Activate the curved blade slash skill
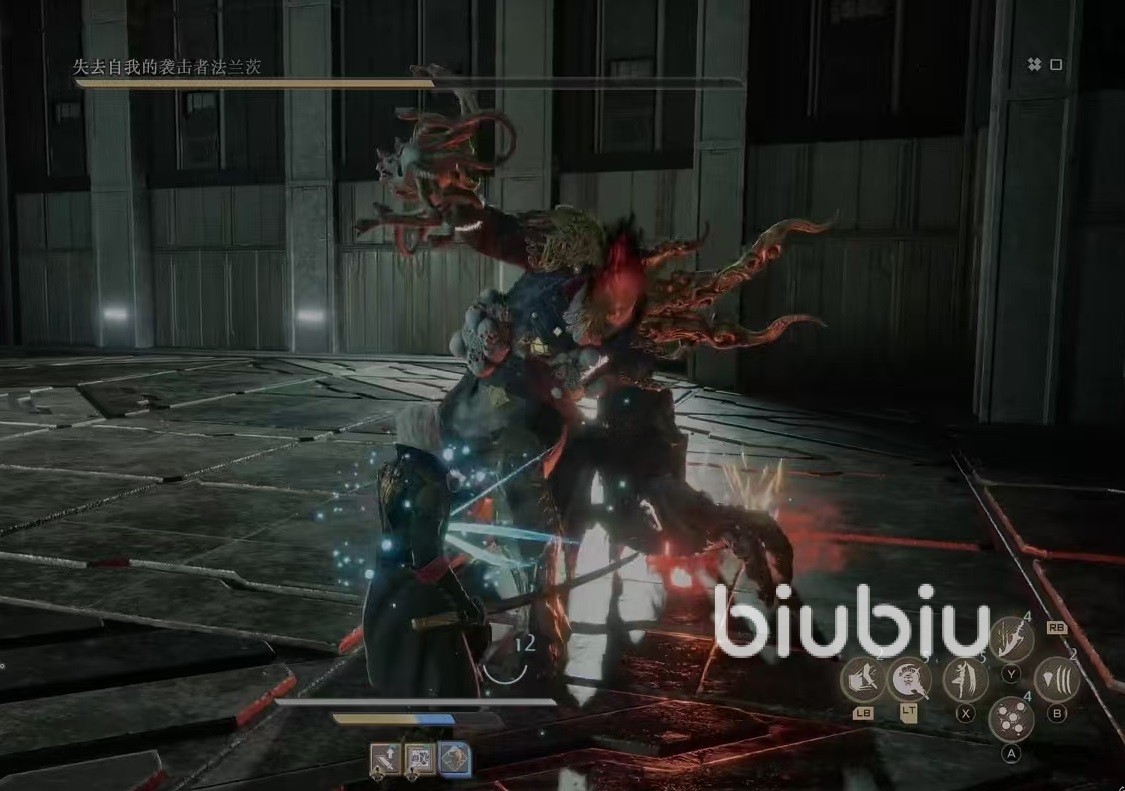 (x=1011, y=637)
